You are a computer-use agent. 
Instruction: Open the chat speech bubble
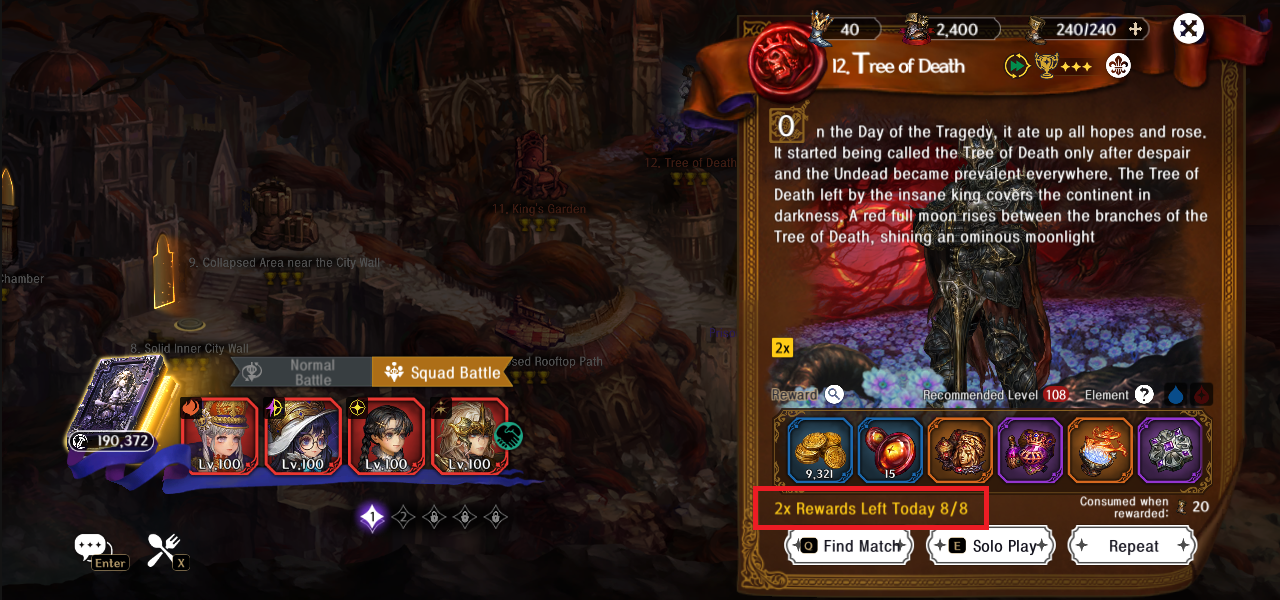[x=91, y=546]
